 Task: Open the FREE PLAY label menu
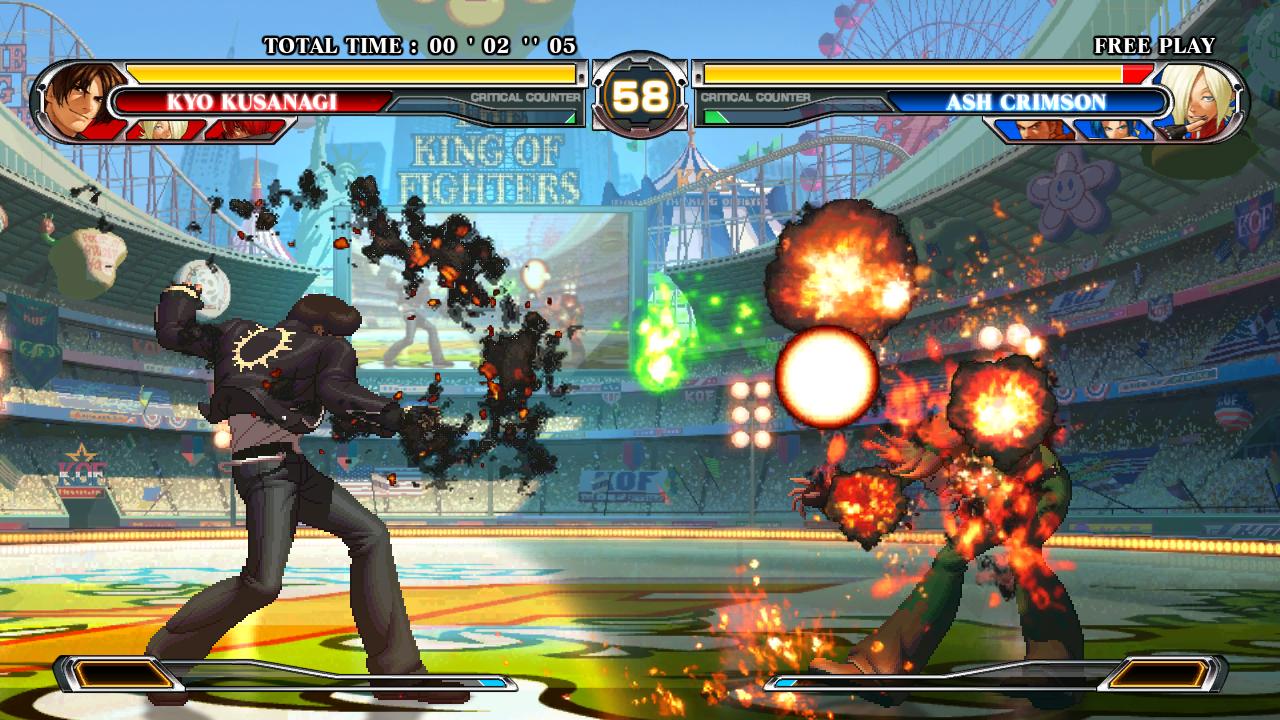pyautogui.click(x=1155, y=45)
